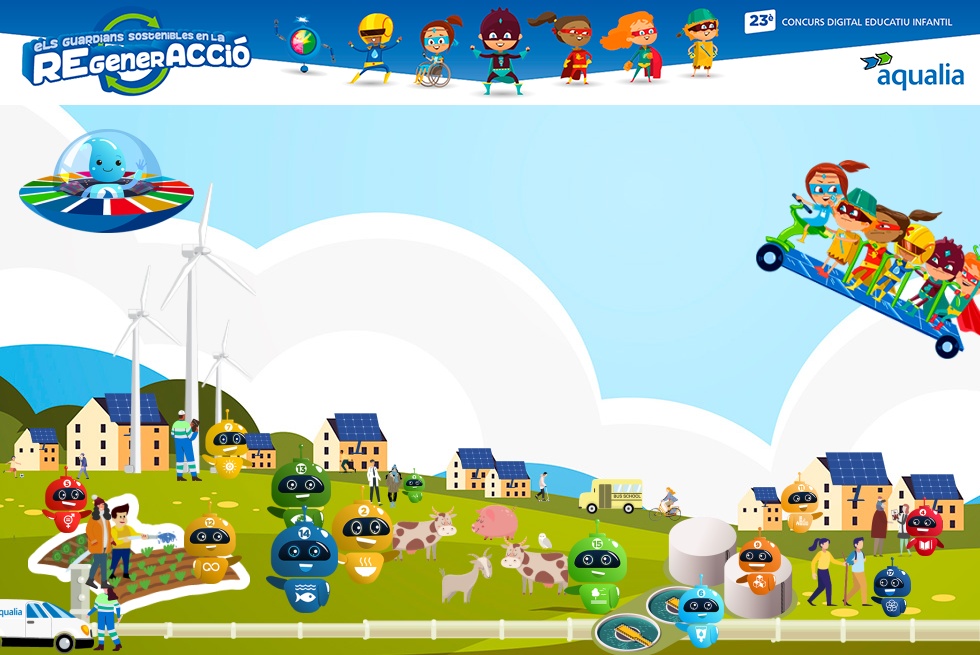Select the dark blue number 17 robot
Viewport: 980px width, 655px height.
pyautogui.click(x=890, y=589)
